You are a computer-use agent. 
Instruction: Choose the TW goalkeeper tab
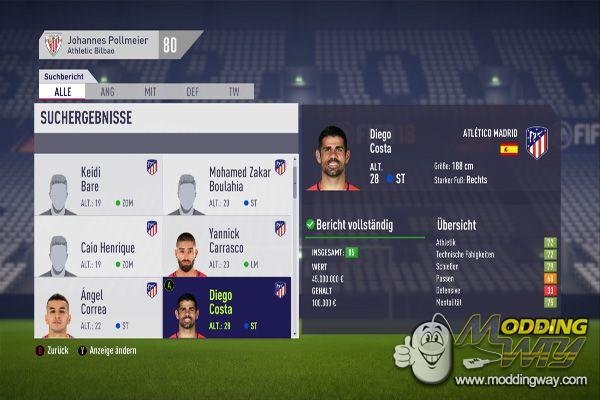click(234, 92)
